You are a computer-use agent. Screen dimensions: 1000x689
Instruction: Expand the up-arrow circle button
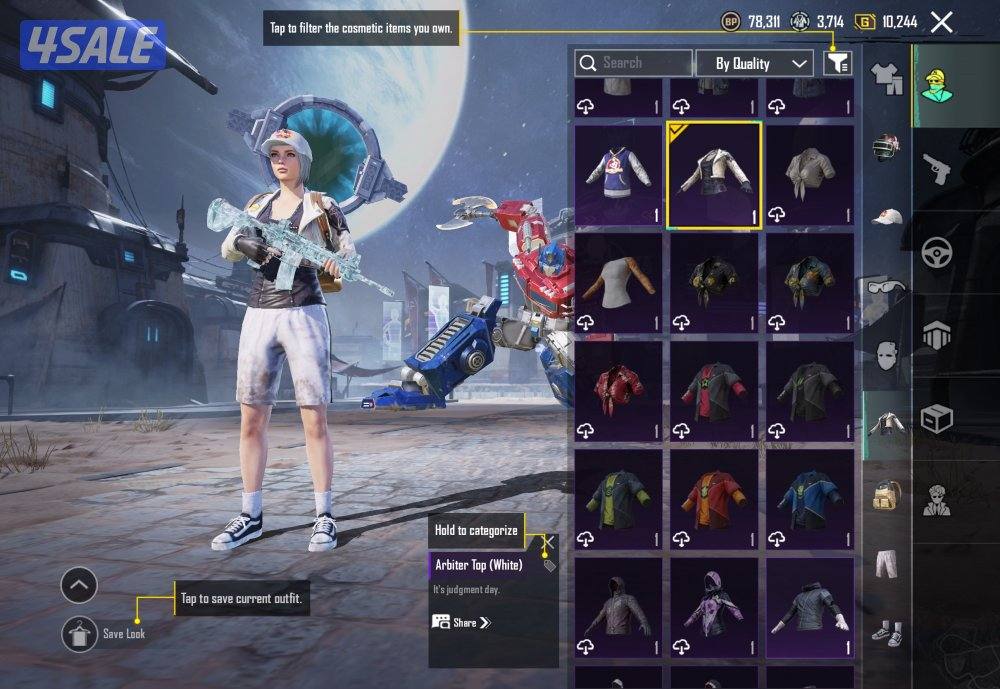point(79,585)
